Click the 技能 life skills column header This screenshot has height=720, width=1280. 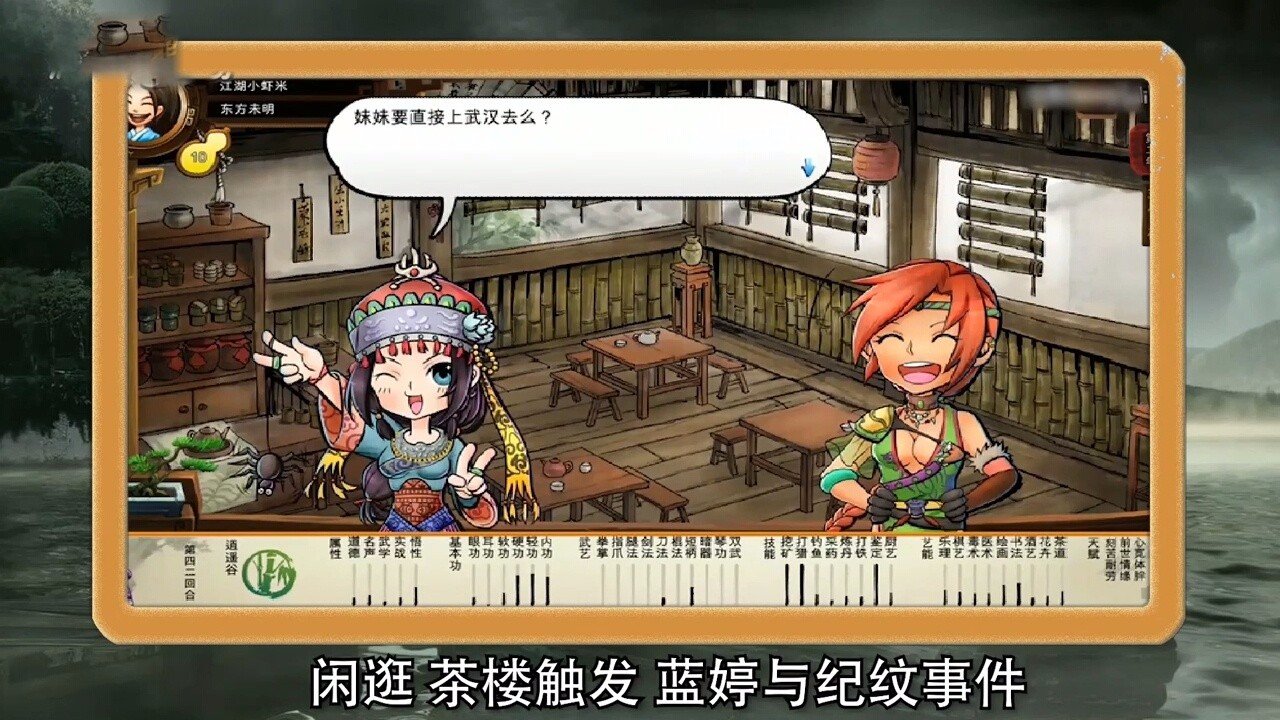pos(769,548)
